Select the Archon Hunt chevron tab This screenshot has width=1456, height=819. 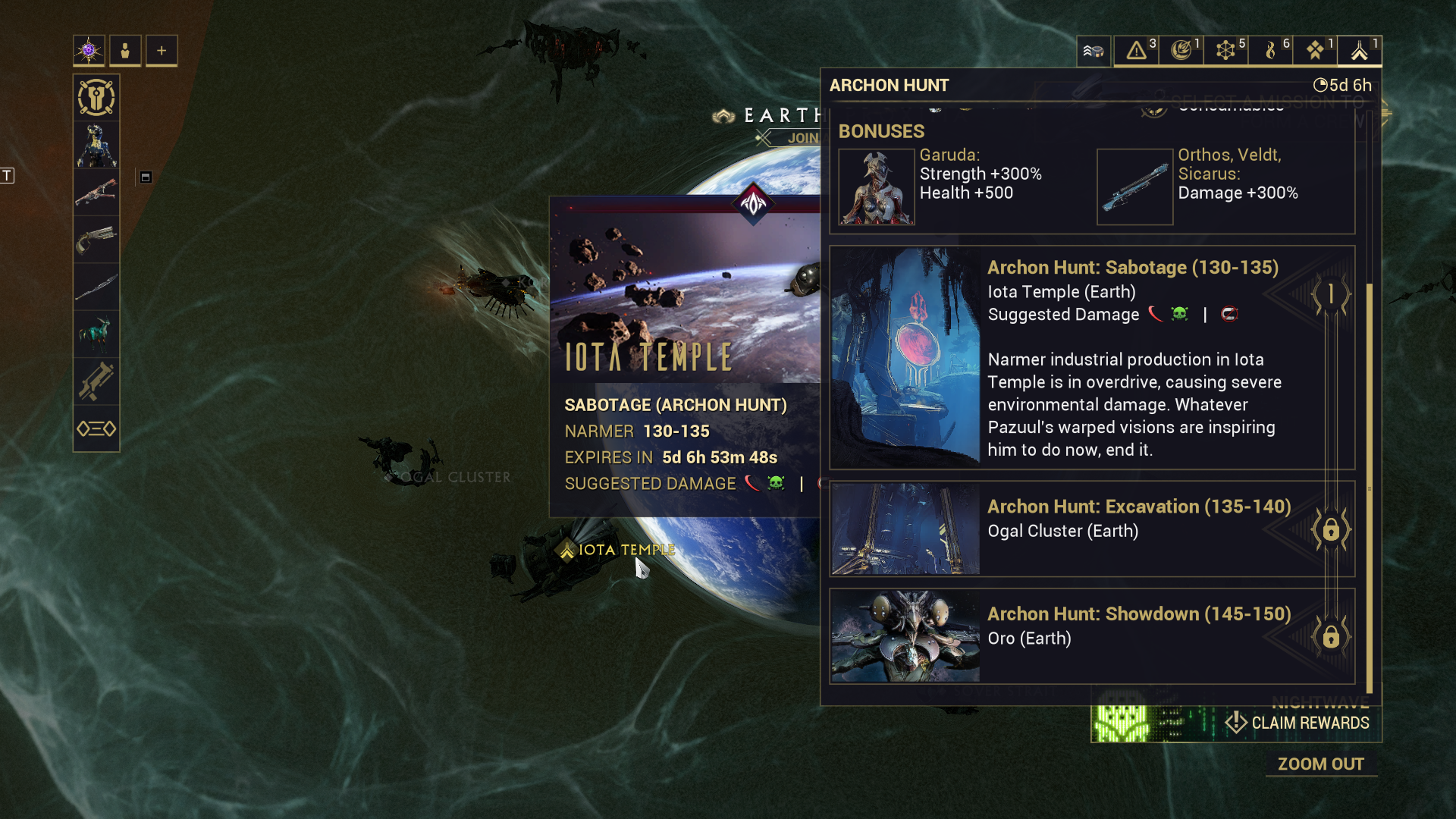coord(1359,51)
